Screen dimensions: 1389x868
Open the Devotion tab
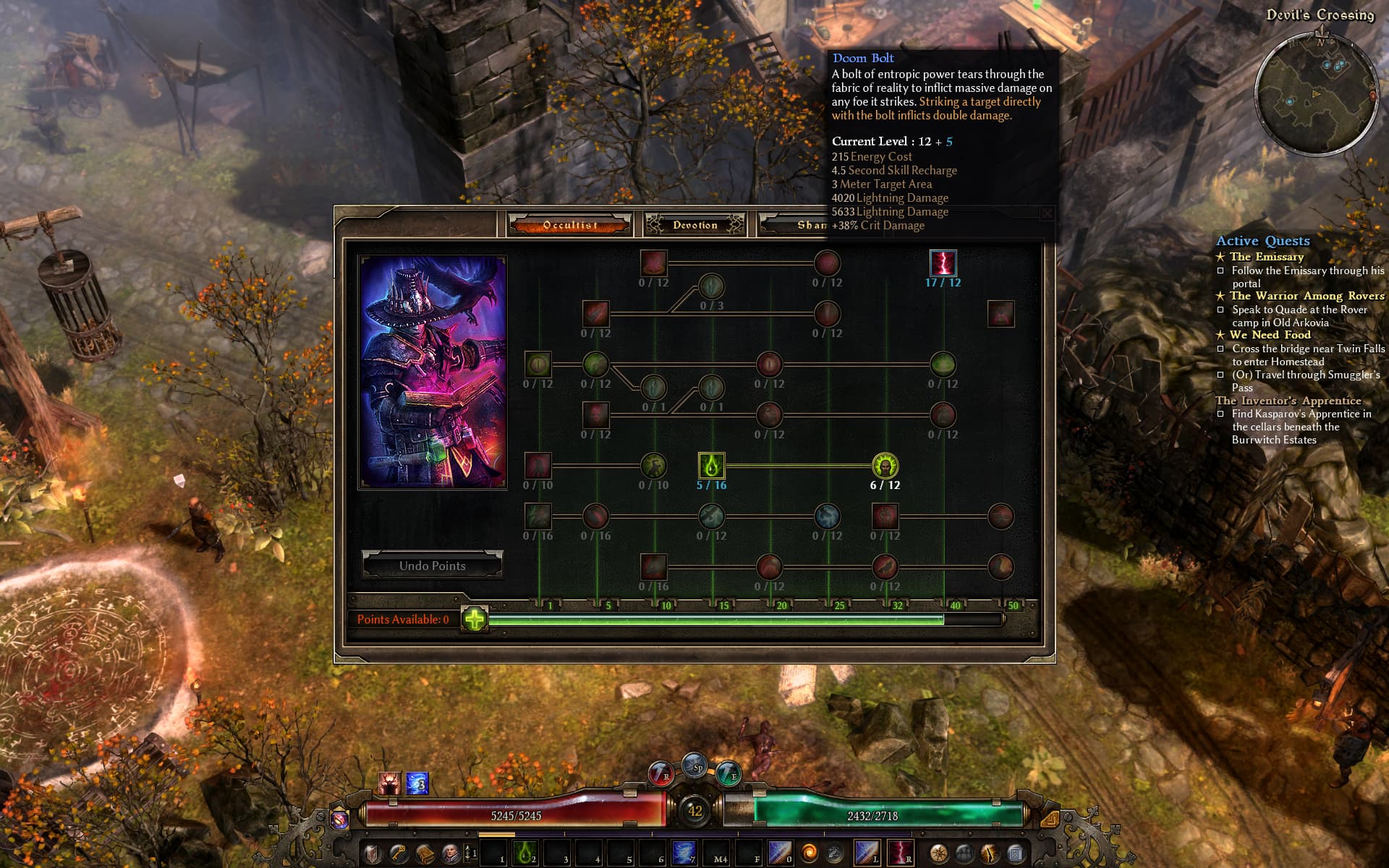(694, 225)
